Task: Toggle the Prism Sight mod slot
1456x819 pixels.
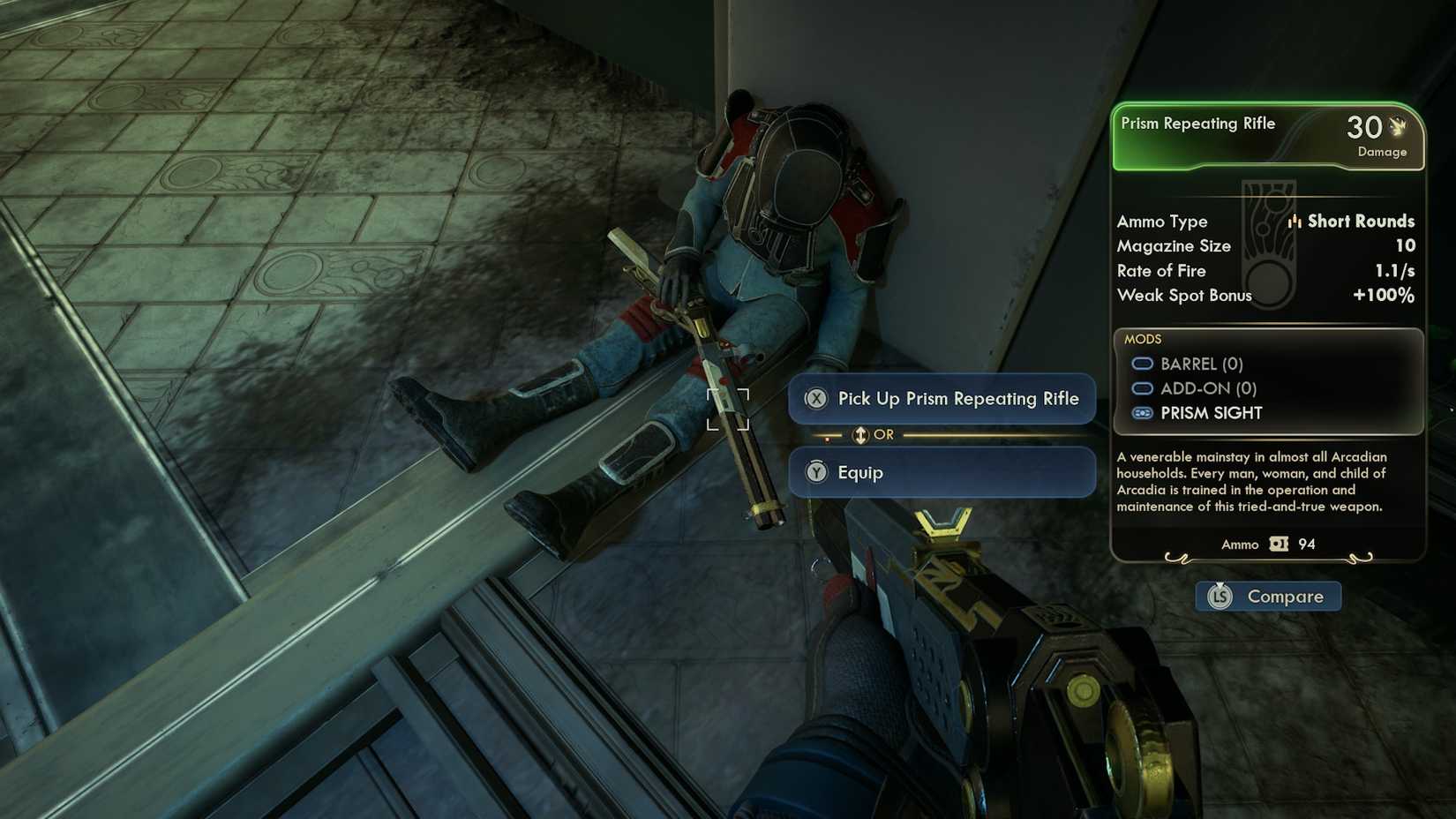Action: (1142, 412)
